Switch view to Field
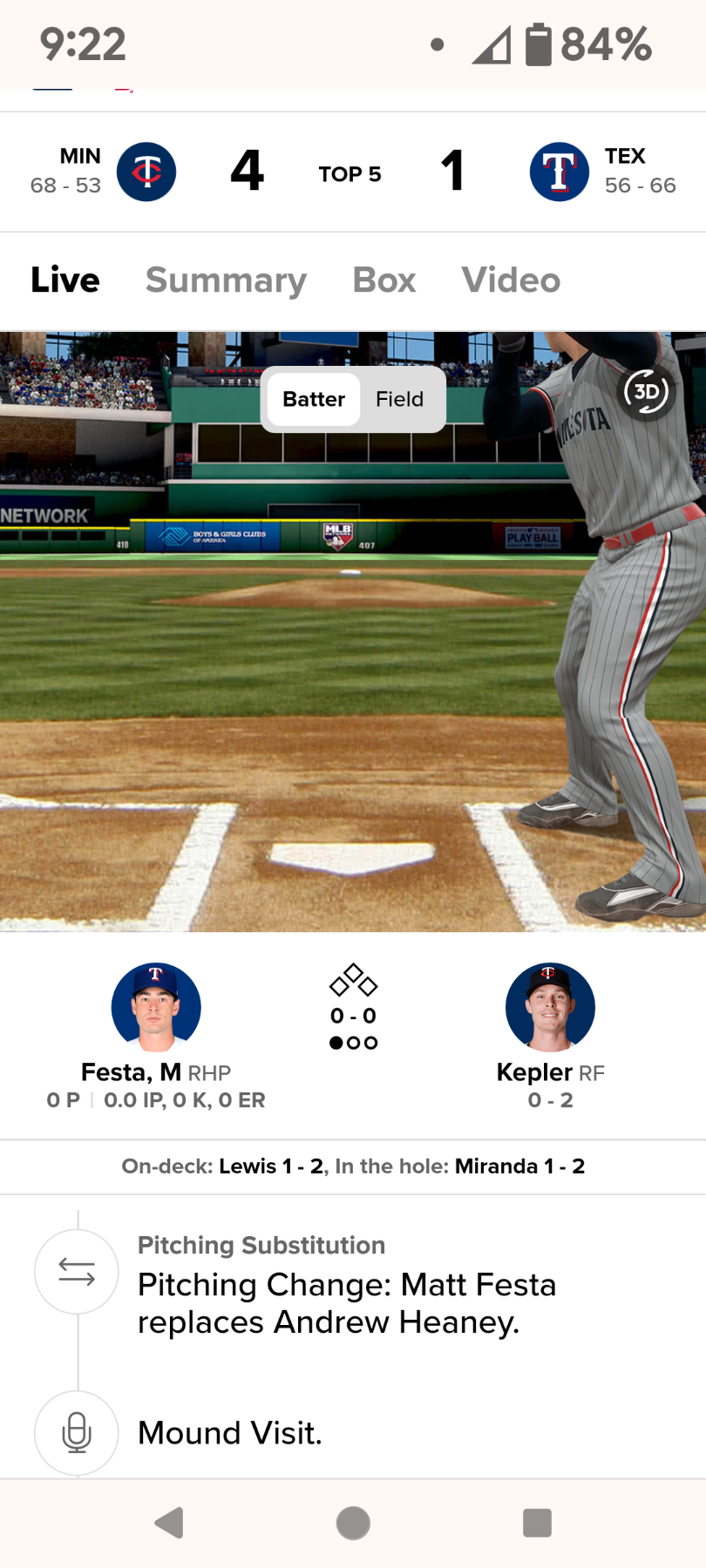Image resolution: width=706 pixels, height=1568 pixels. (399, 399)
